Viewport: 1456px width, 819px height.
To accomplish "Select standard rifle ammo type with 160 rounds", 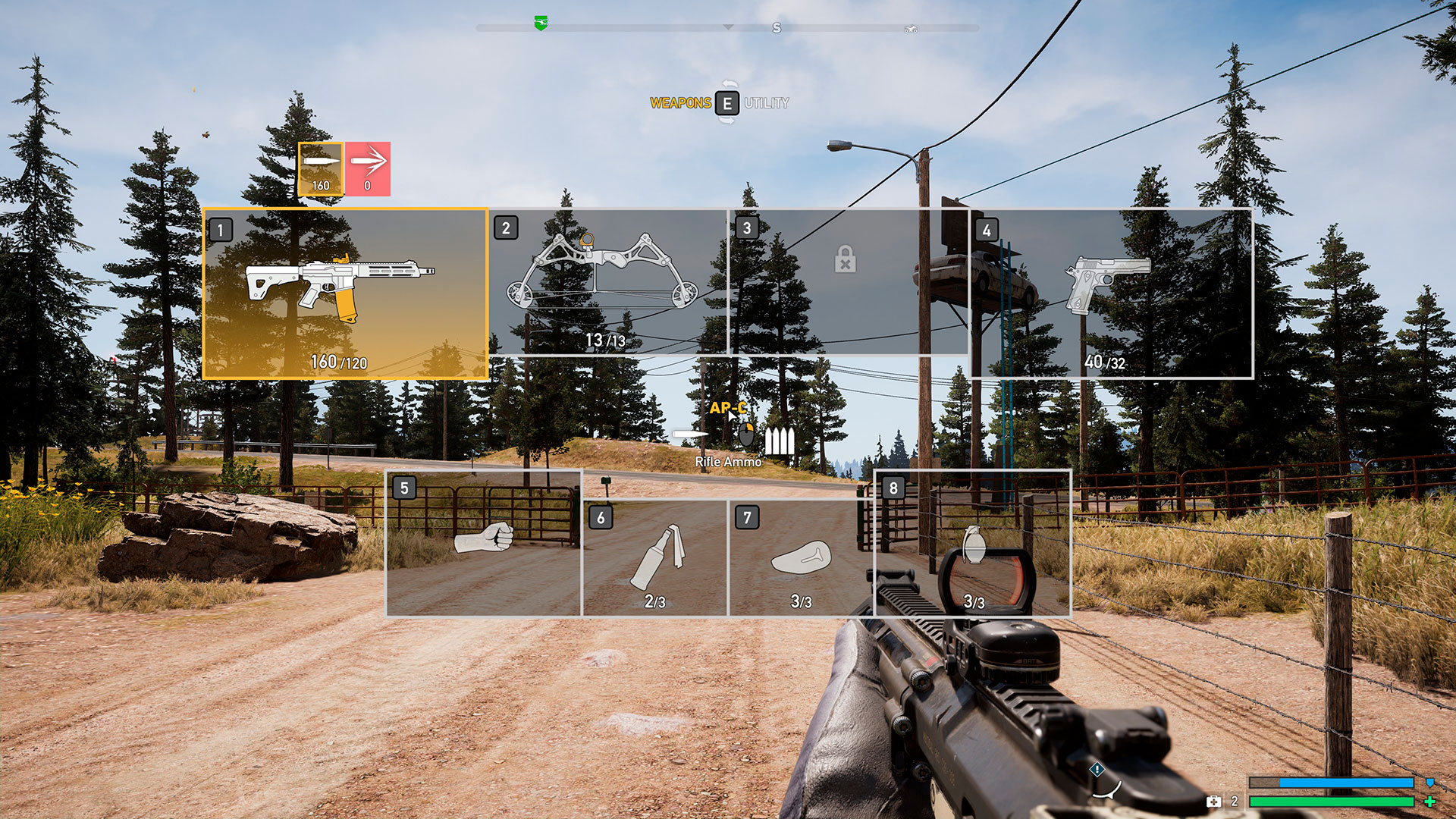I will coord(321,169).
